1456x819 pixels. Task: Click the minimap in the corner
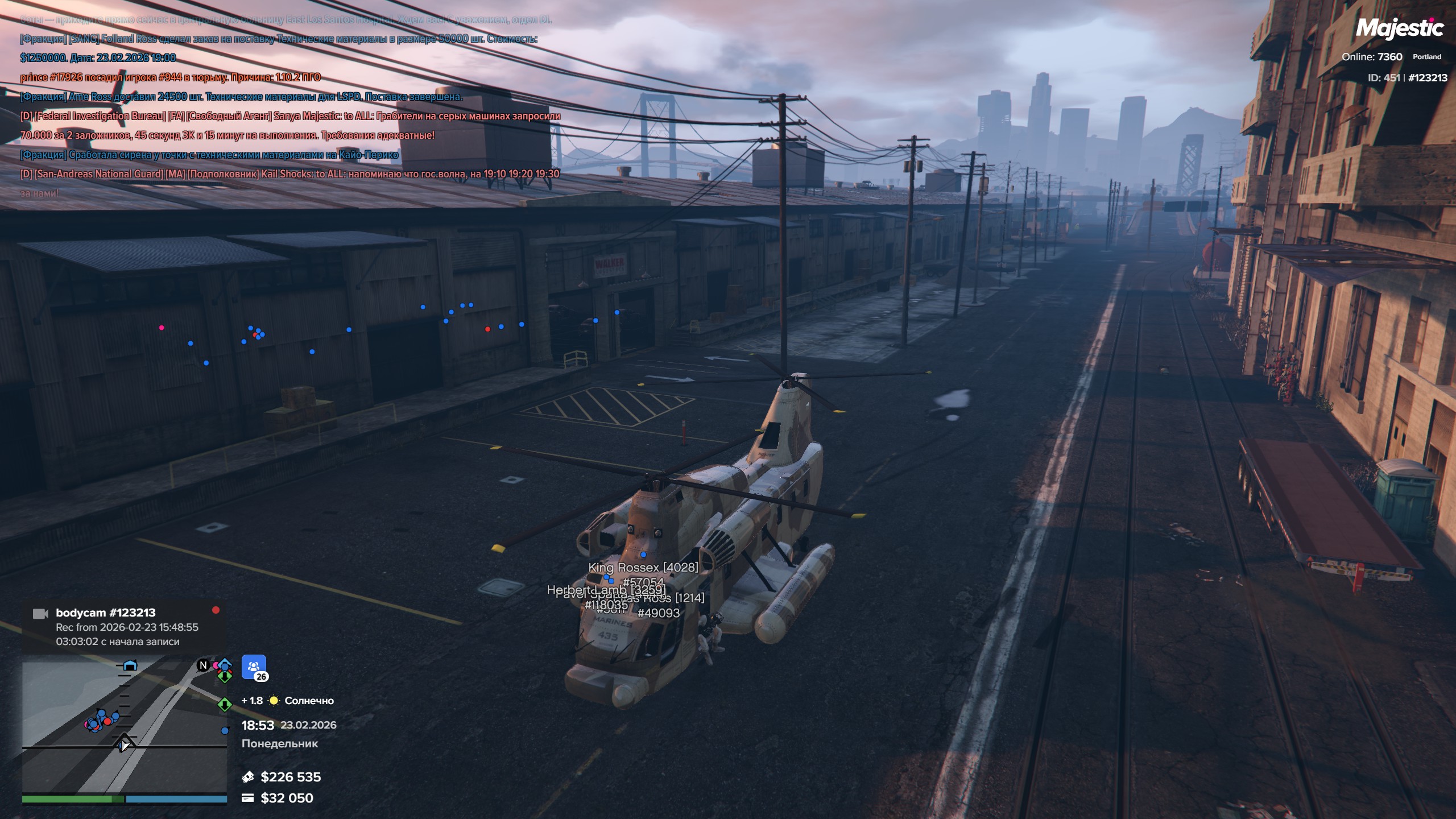click(124, 725)
